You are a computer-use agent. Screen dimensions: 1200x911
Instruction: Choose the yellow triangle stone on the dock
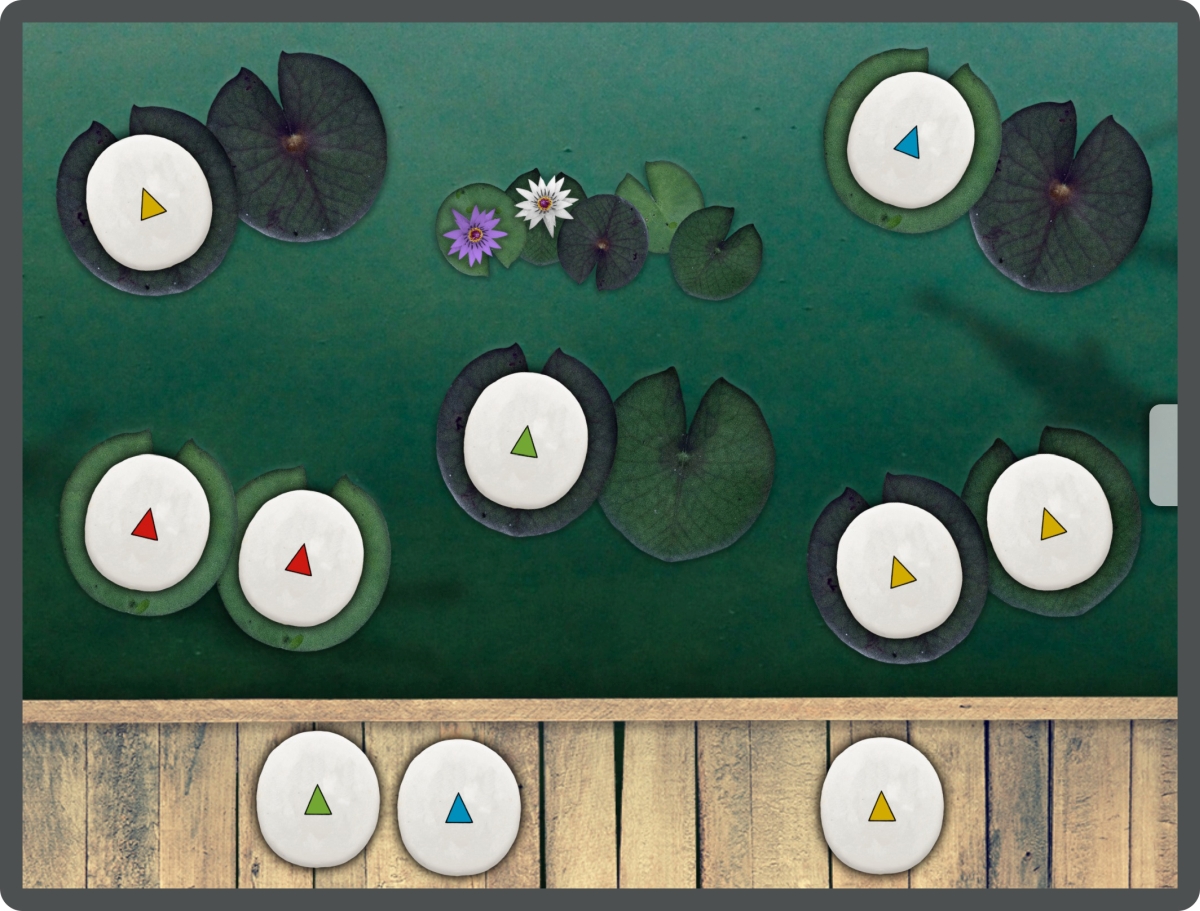tap(881, 805)
